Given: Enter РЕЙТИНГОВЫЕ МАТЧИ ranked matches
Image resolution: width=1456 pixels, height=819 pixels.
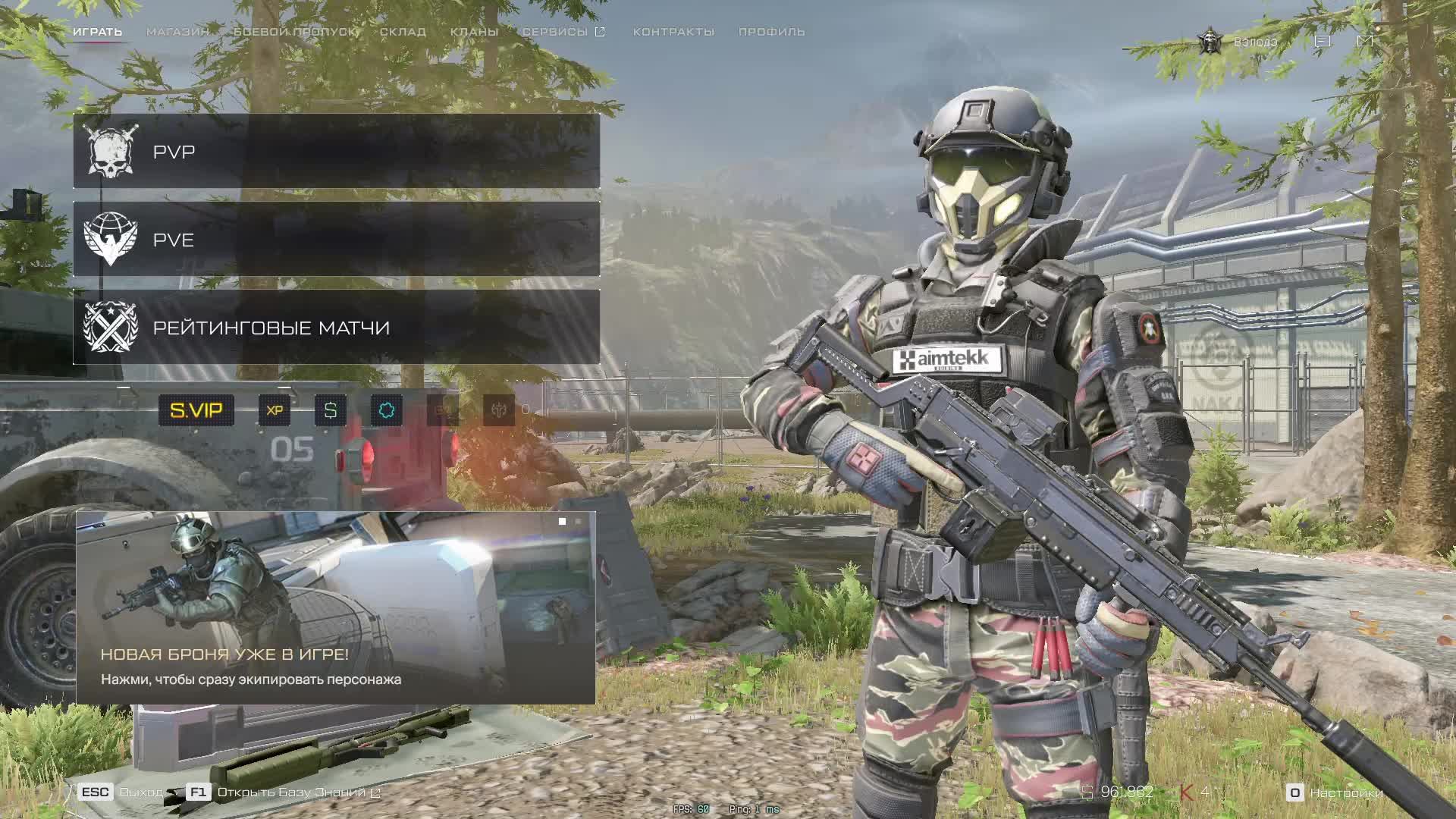Looking at the screenshot, I should click(336, 328).
